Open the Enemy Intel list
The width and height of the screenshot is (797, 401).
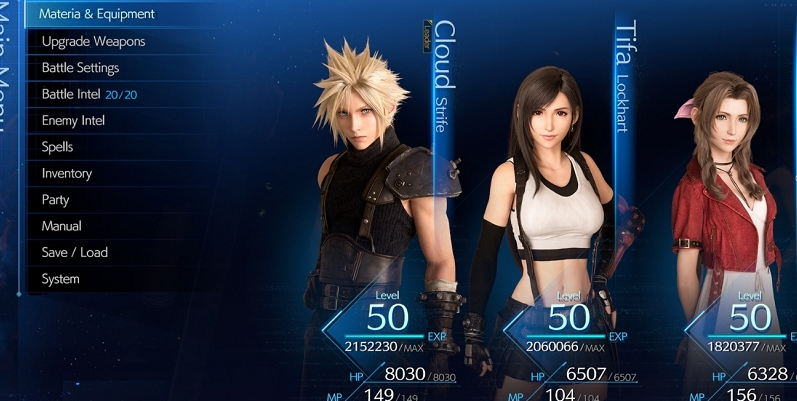click(73, 121)
